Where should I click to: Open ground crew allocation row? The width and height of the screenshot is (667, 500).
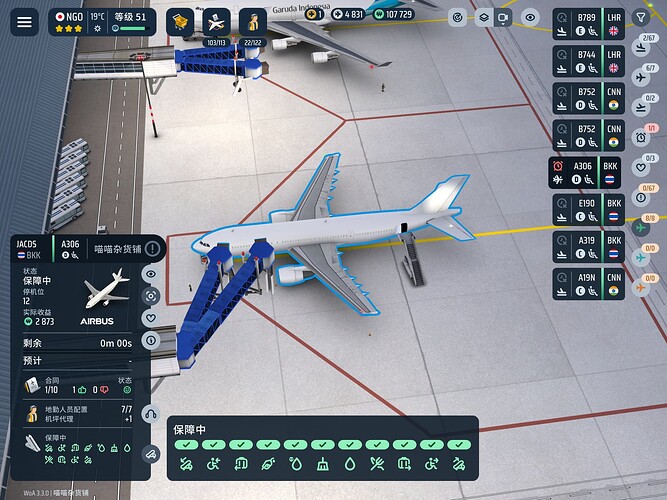point(80,413)
